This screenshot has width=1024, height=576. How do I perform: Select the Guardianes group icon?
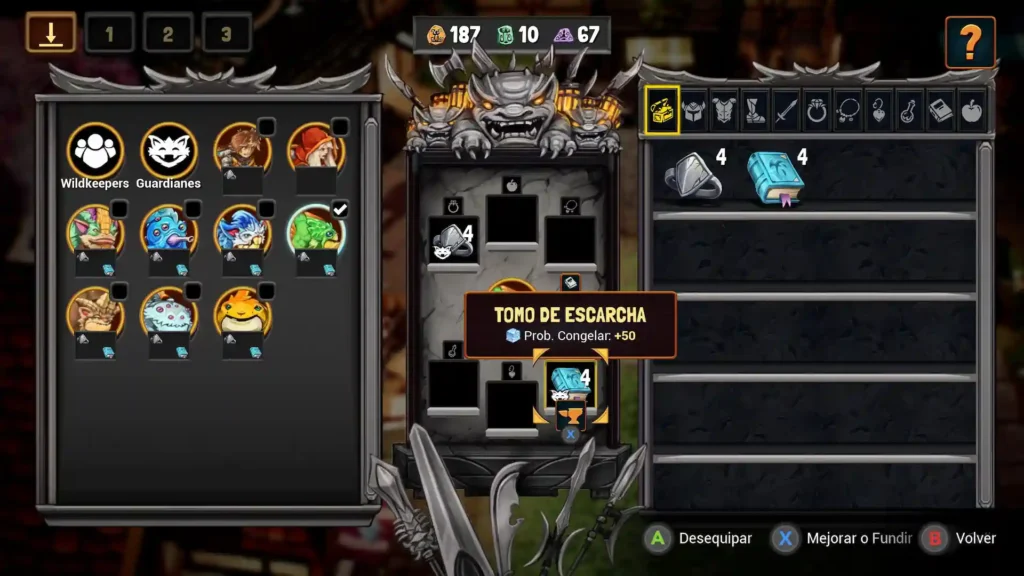(x=168, y=150)
